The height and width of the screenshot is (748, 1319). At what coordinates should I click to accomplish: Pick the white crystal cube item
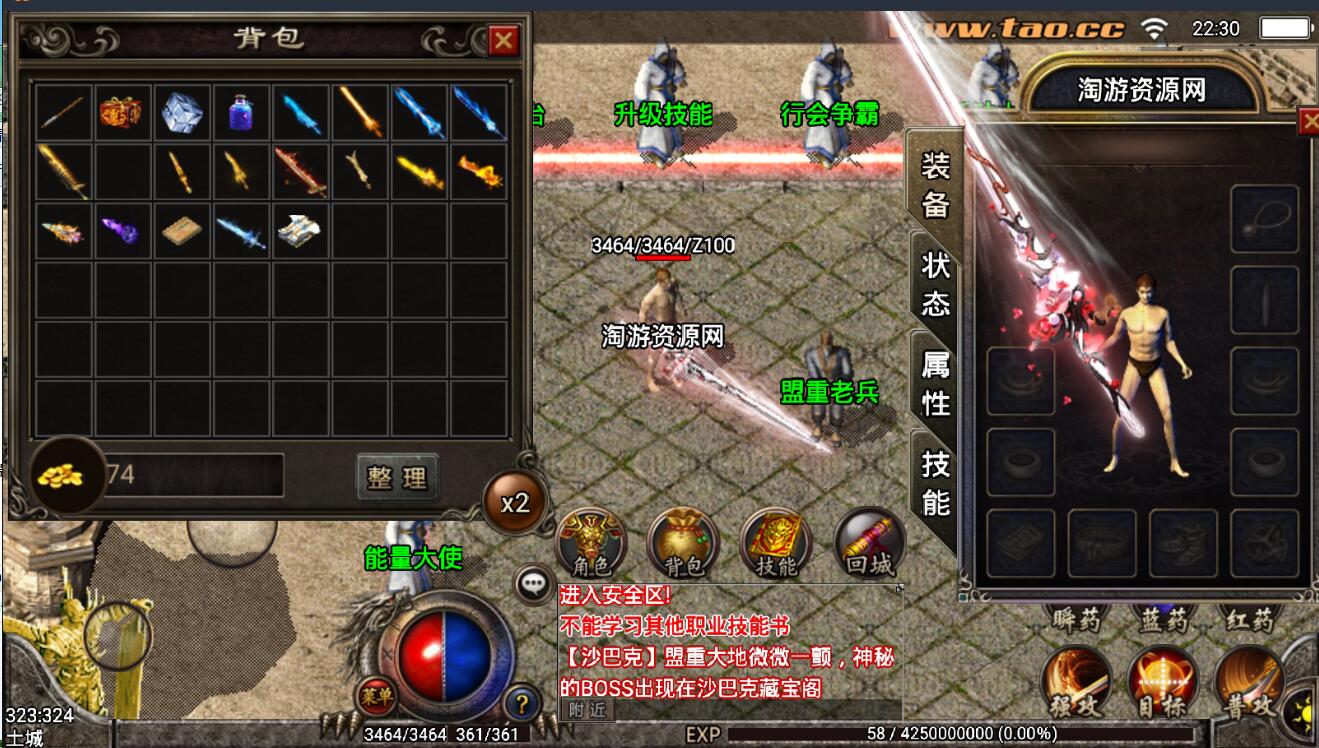[181, 112]
